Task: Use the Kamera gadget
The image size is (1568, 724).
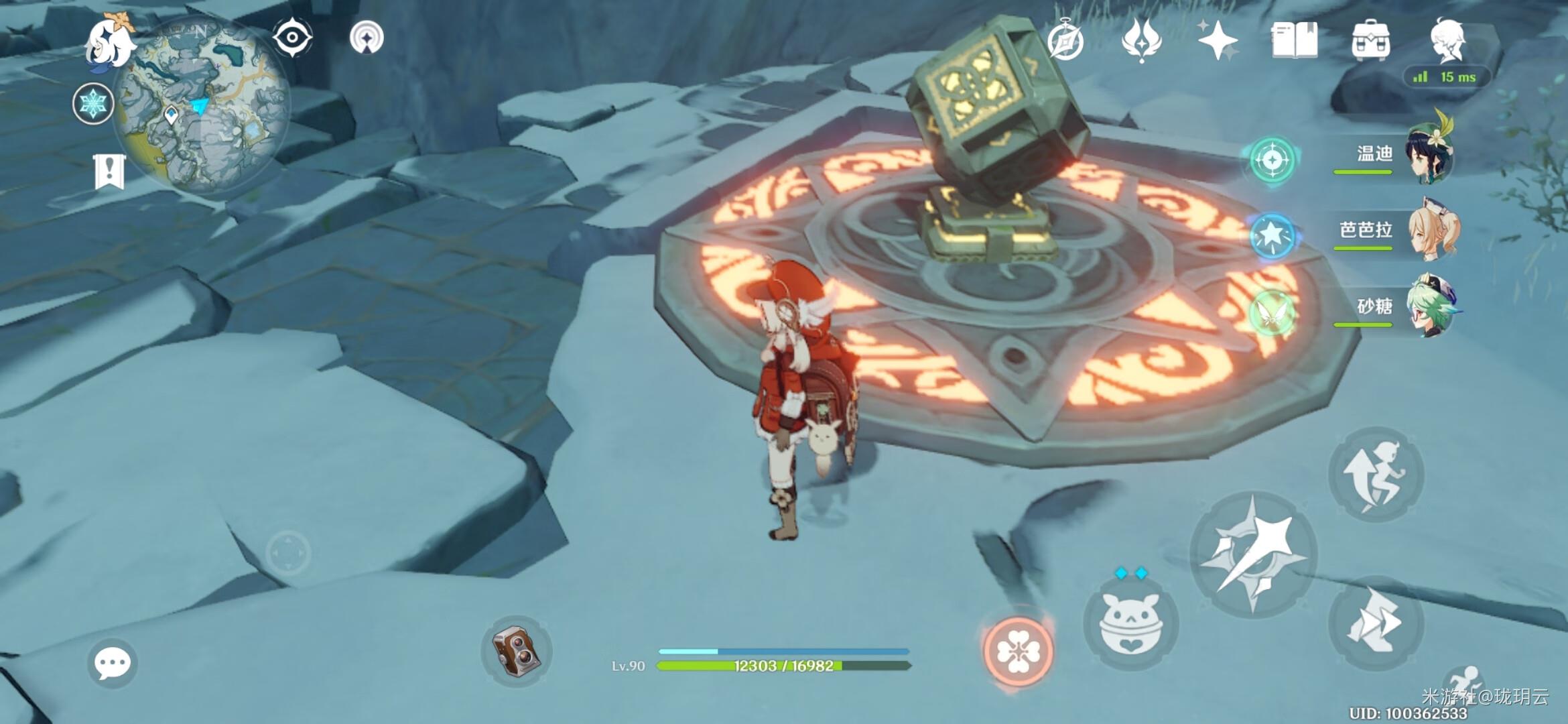Action: (516, 650)
